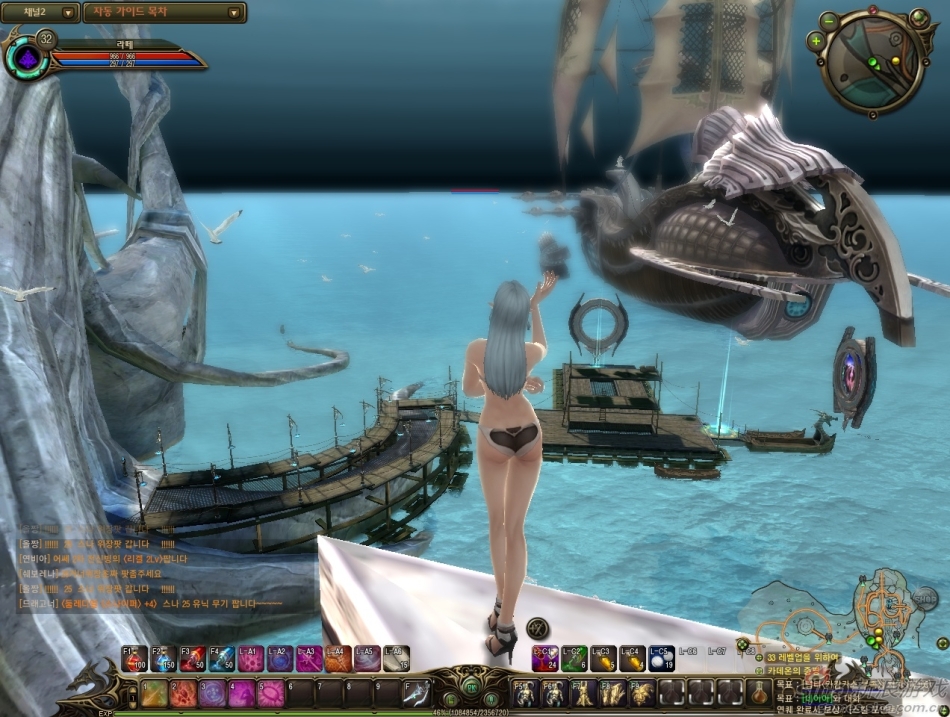This screenshot has height=717, width=950.
Task: Activate the purple skill in slot 5
Action: click(x=270, y=693)
